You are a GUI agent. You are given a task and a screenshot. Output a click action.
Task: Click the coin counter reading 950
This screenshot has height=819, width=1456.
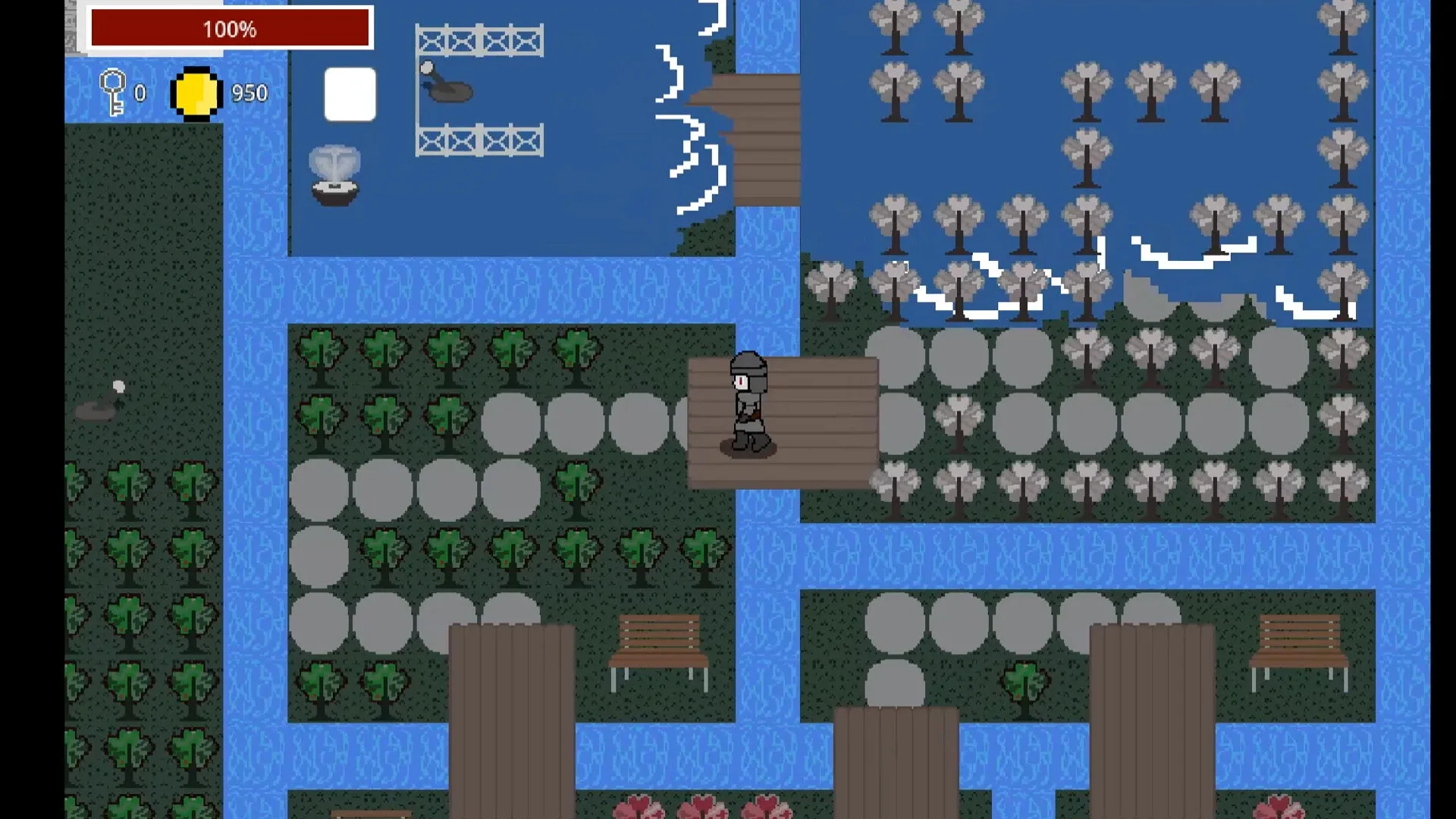point(248,93)
